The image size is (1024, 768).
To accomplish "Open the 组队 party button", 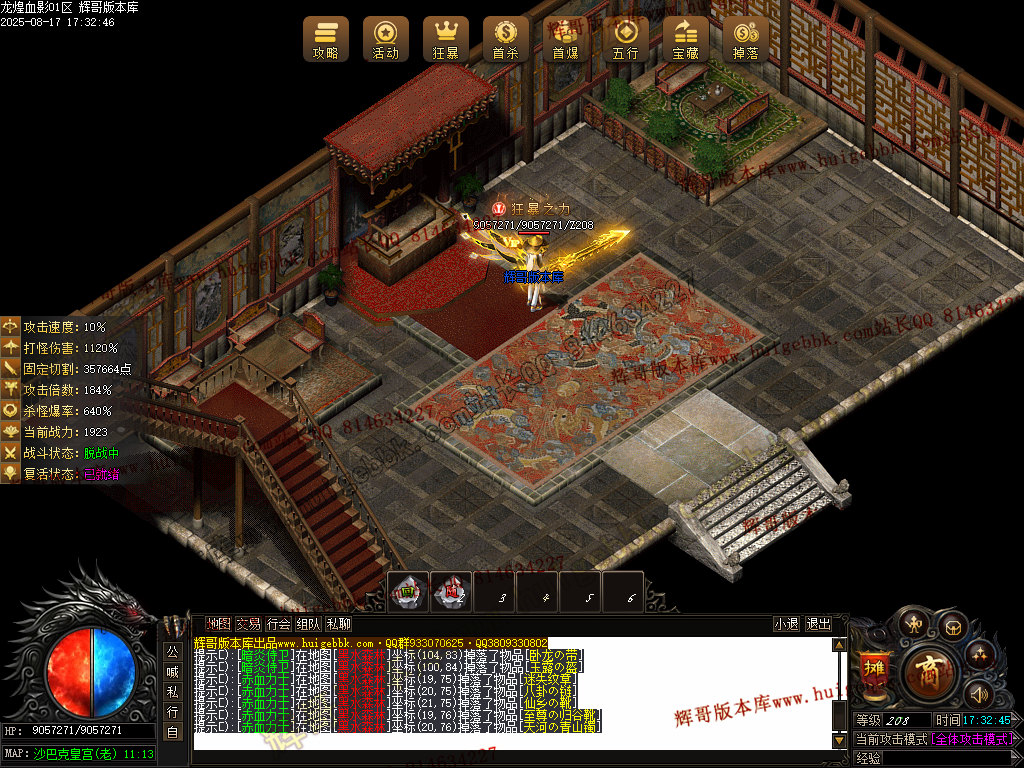I will (x=308, y=624).
